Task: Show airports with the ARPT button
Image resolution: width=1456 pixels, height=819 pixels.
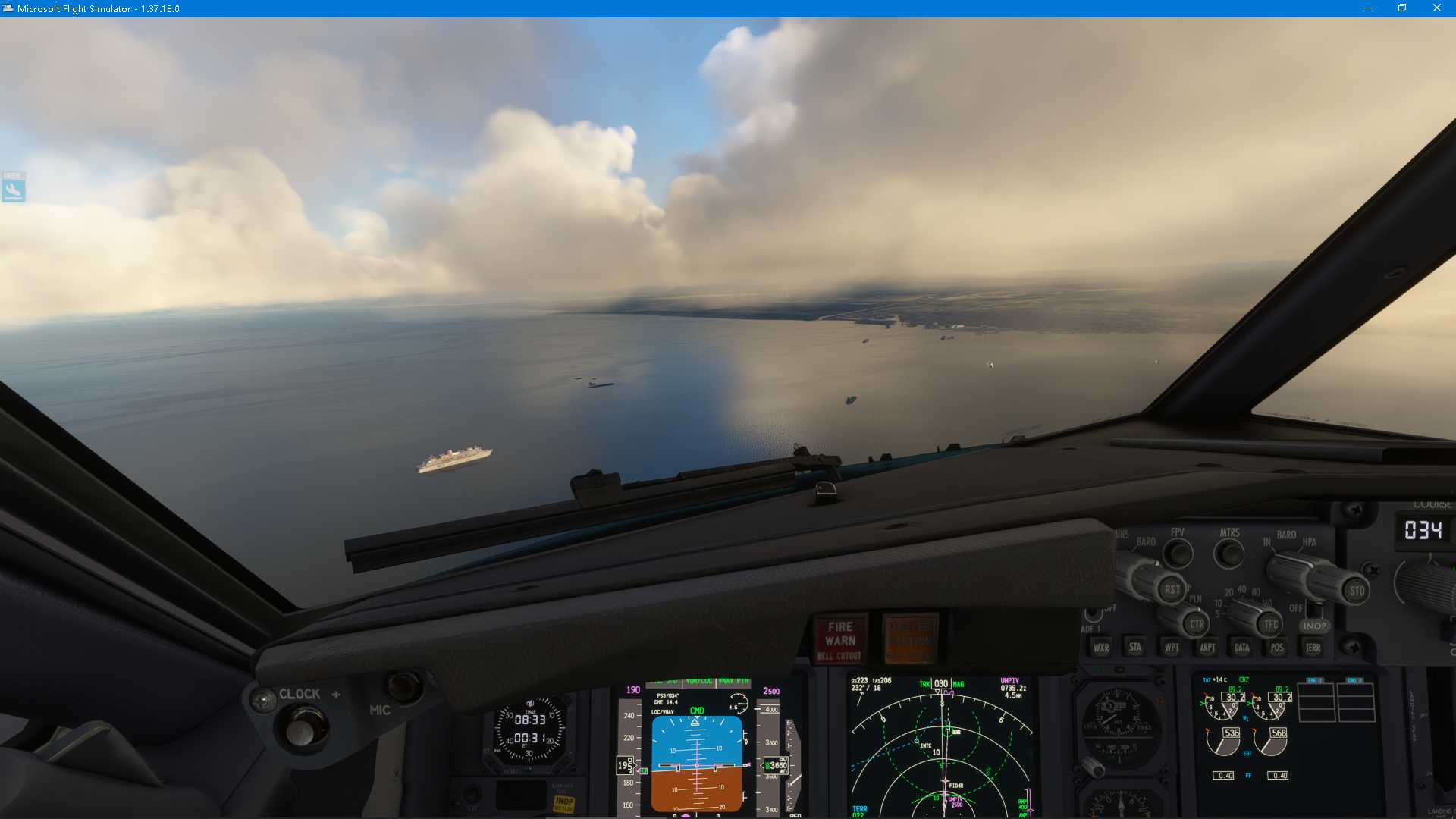Action: pos(1207,648)
